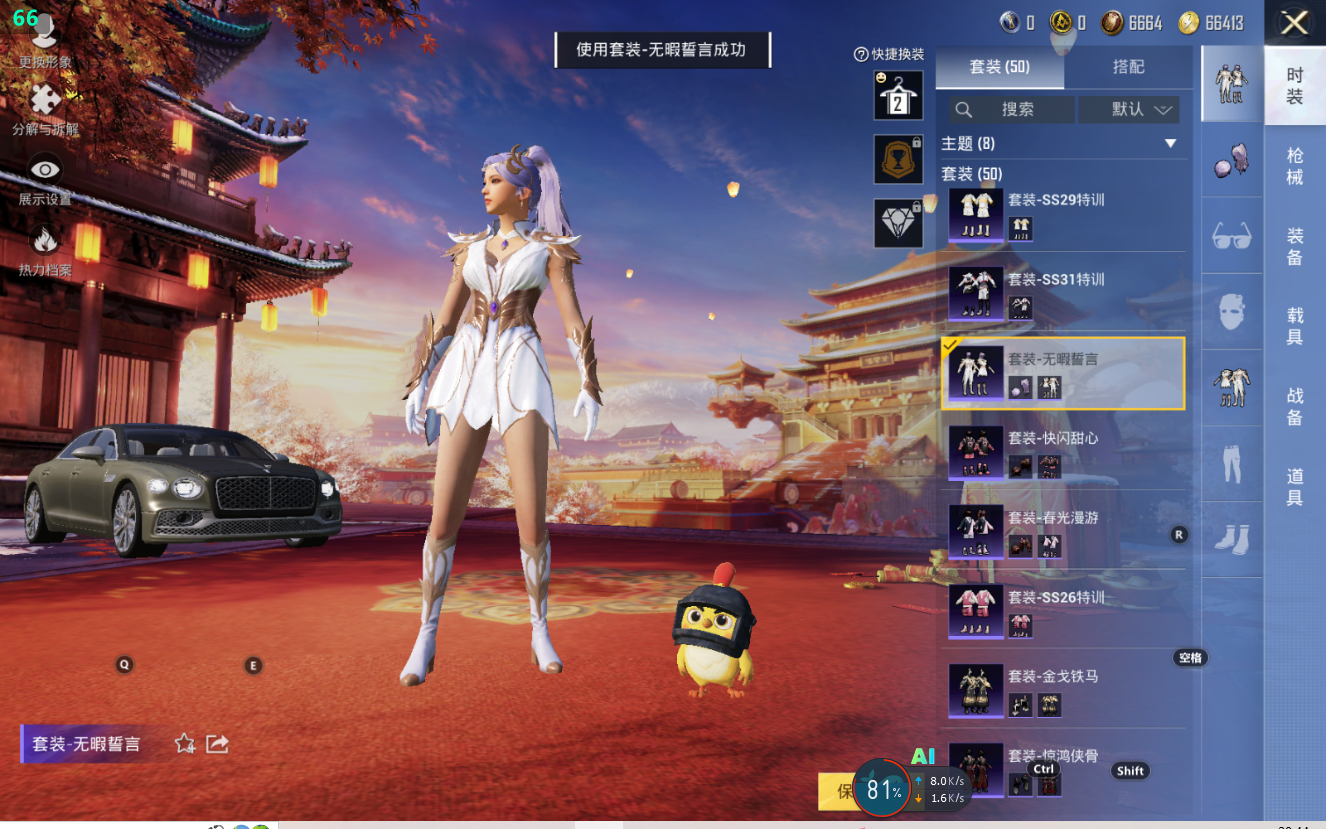
Task: Open 展示设置 display settings
Action: coord(45,178)
